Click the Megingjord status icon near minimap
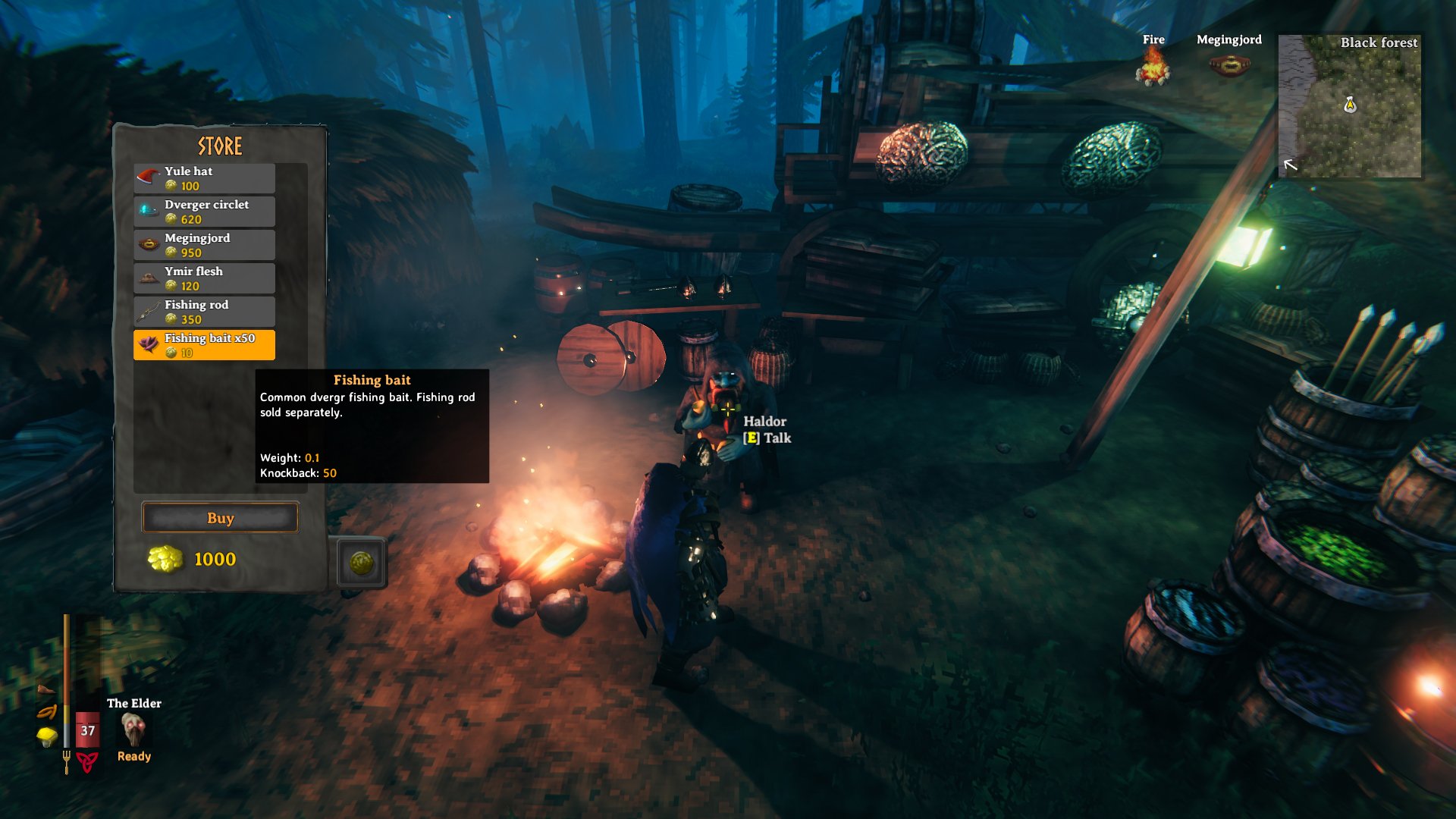 [1228, 64]
